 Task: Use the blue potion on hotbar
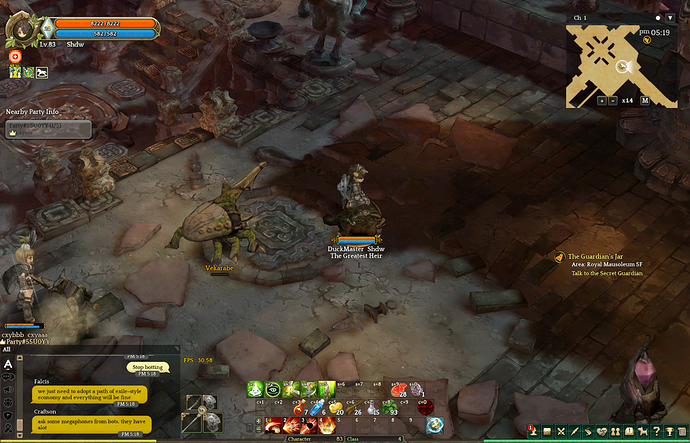click(314, 407)
